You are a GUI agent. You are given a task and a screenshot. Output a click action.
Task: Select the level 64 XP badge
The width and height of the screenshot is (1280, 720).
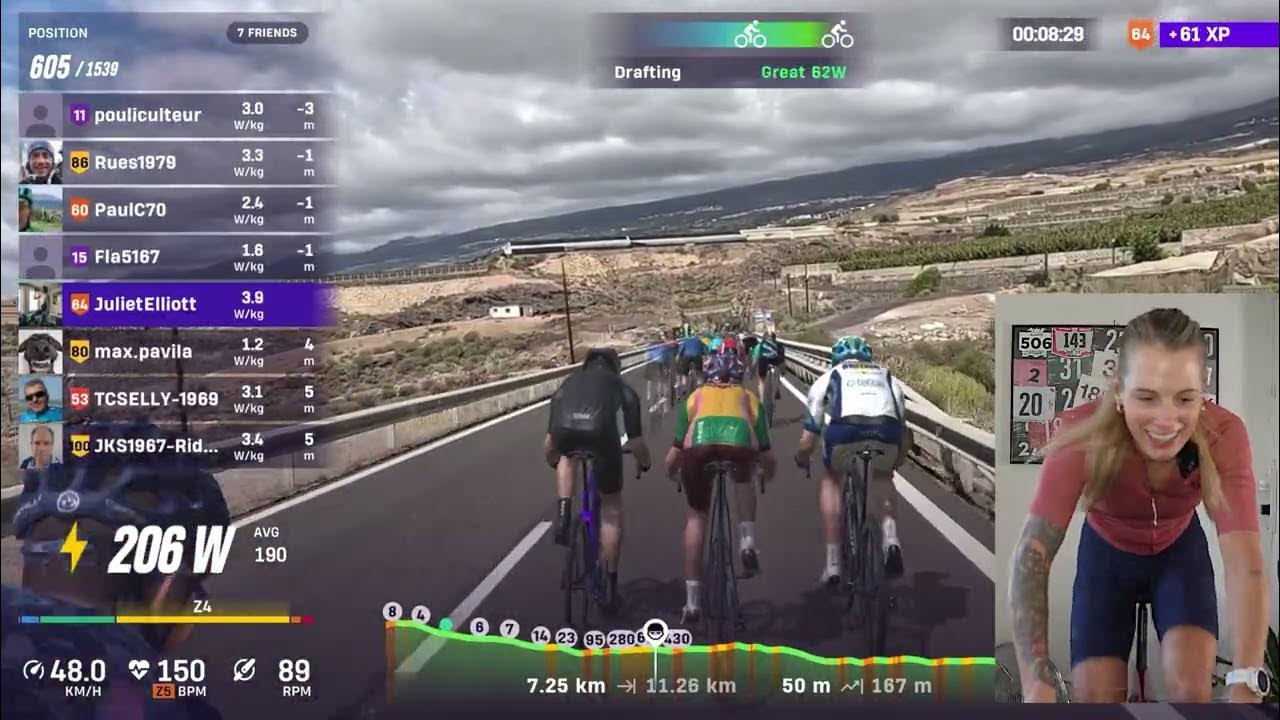pyautogui.click(x=1140, y=34)
